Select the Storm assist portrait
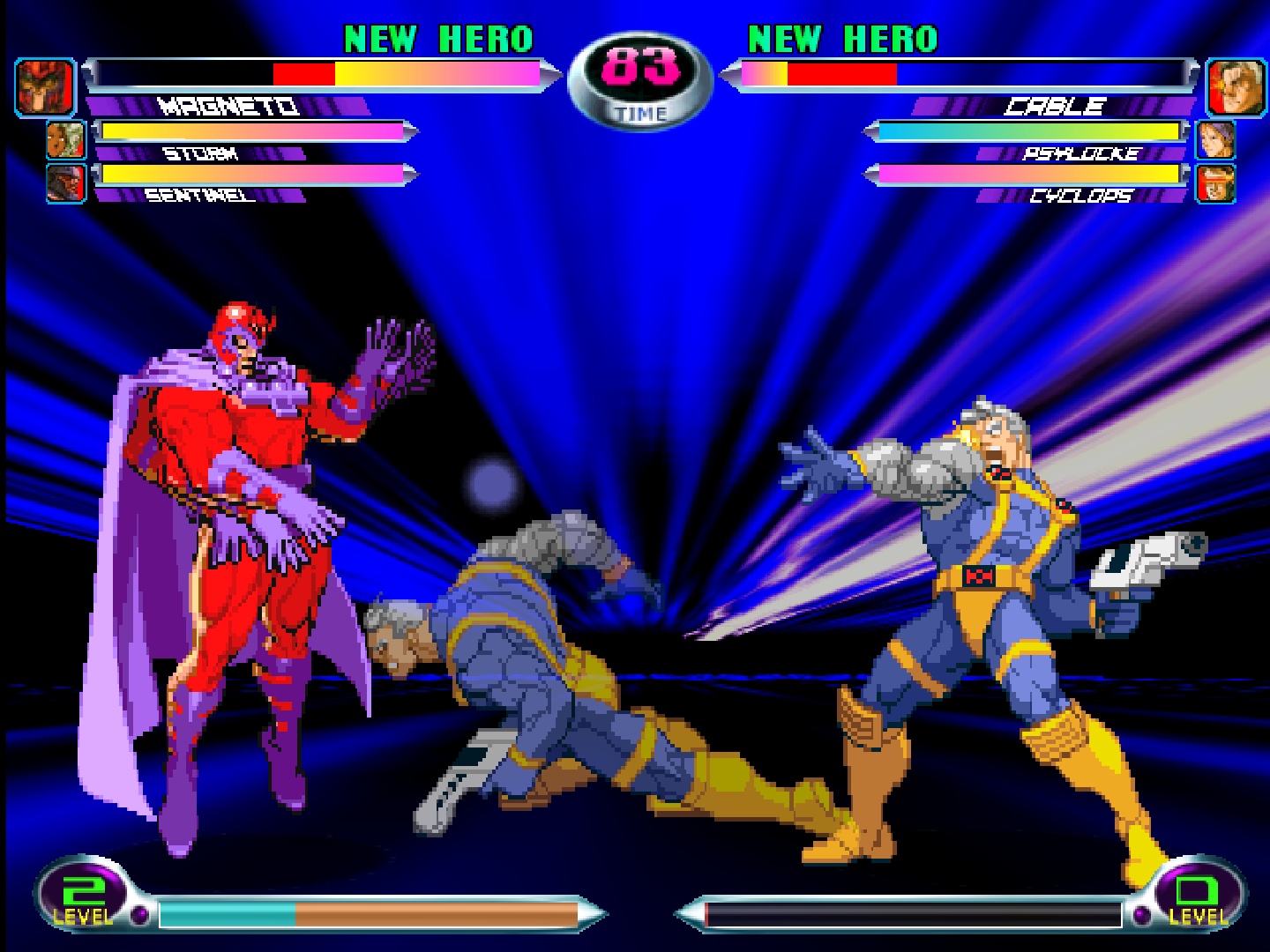1270x952 pixels. 65,140
